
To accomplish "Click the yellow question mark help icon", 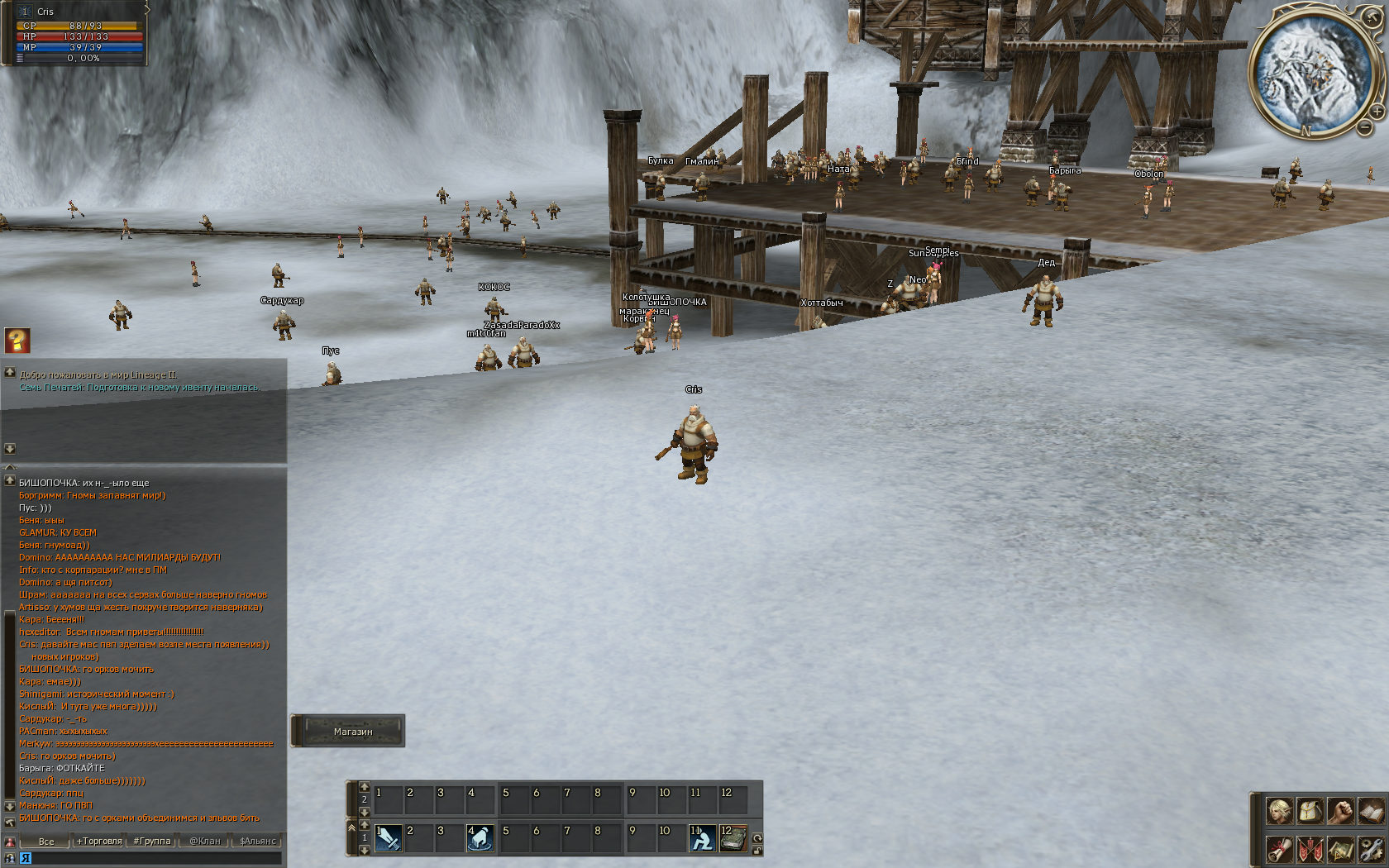I will pos(17,340).
